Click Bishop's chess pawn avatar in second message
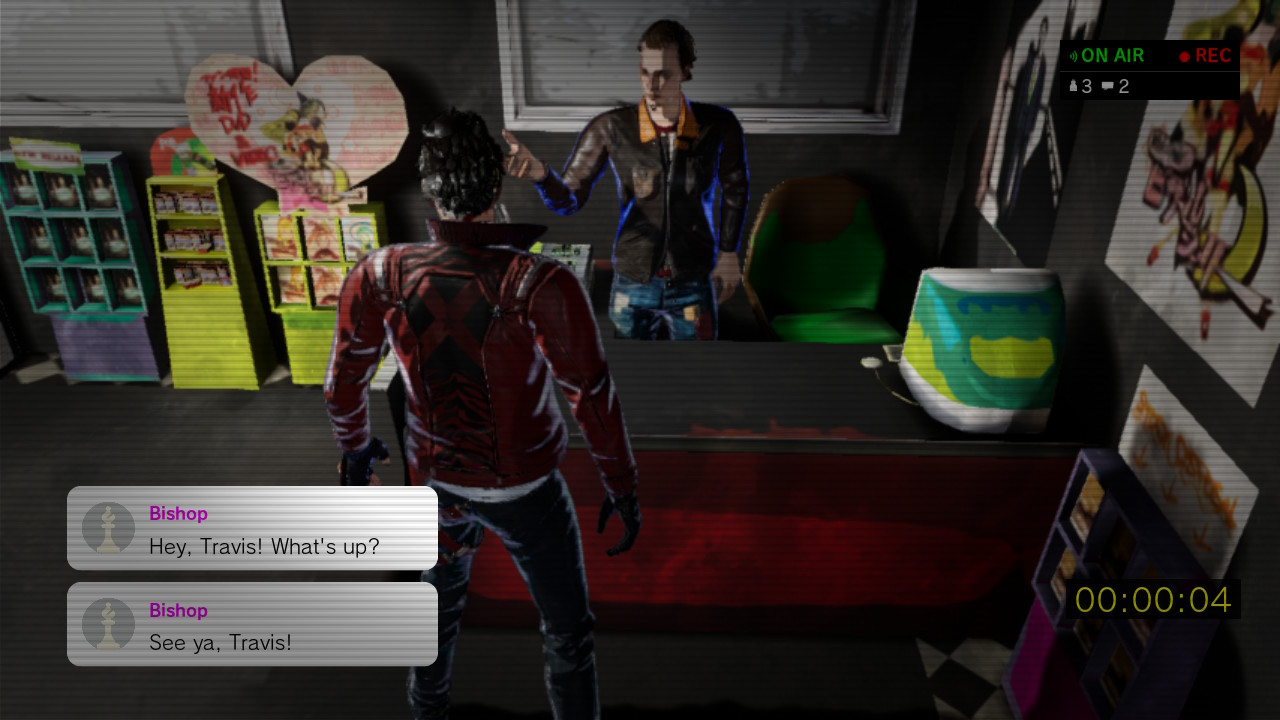The image size is (1280, 720). point(109,623)
